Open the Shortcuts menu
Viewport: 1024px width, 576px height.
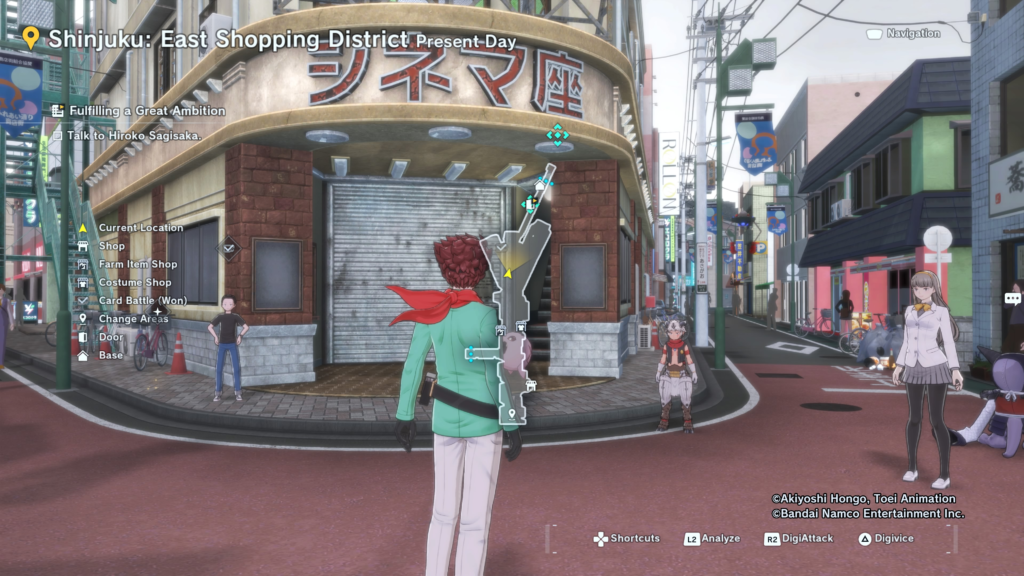point(626,539)
